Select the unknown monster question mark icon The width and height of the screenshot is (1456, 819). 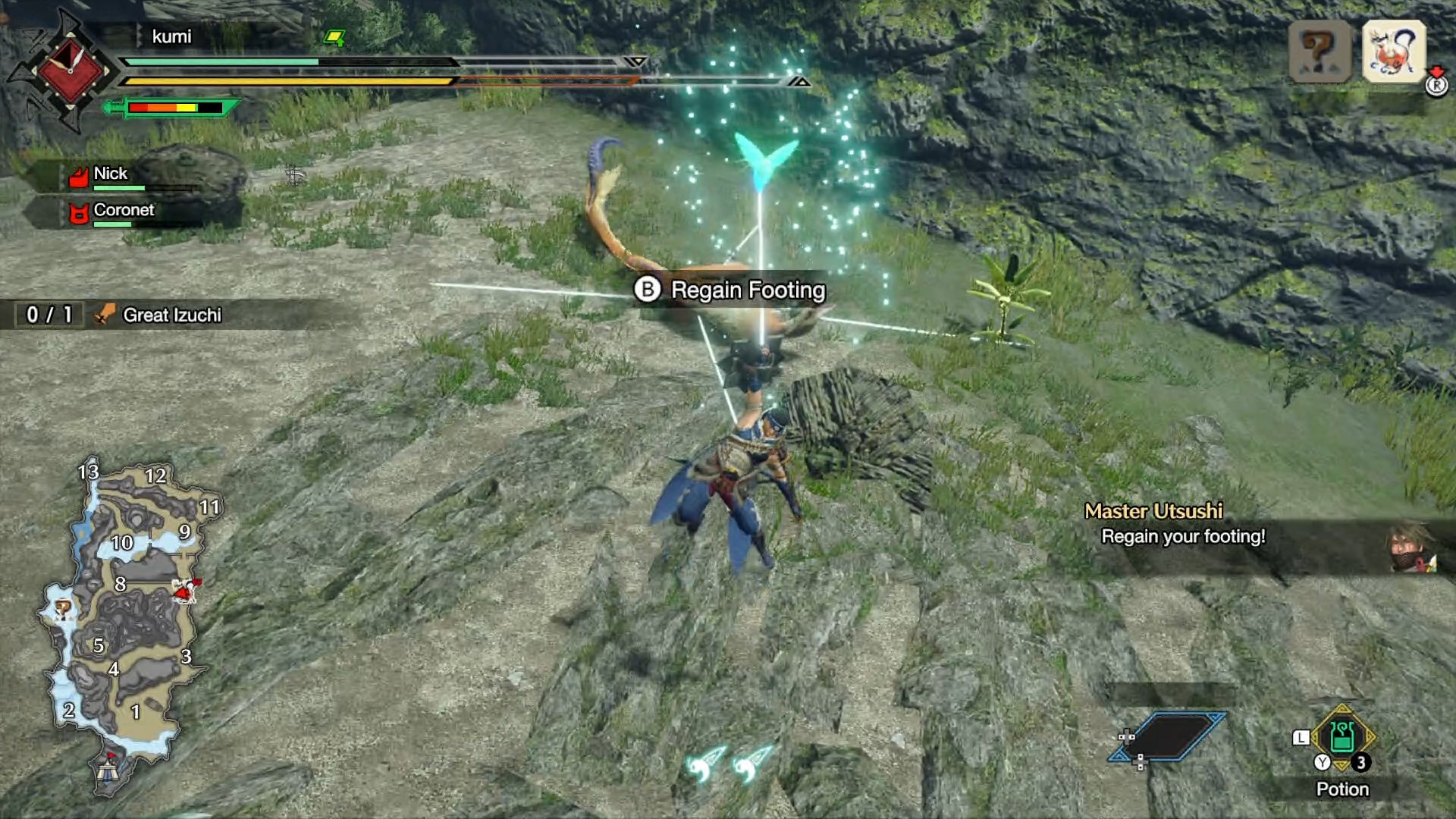1319,52
